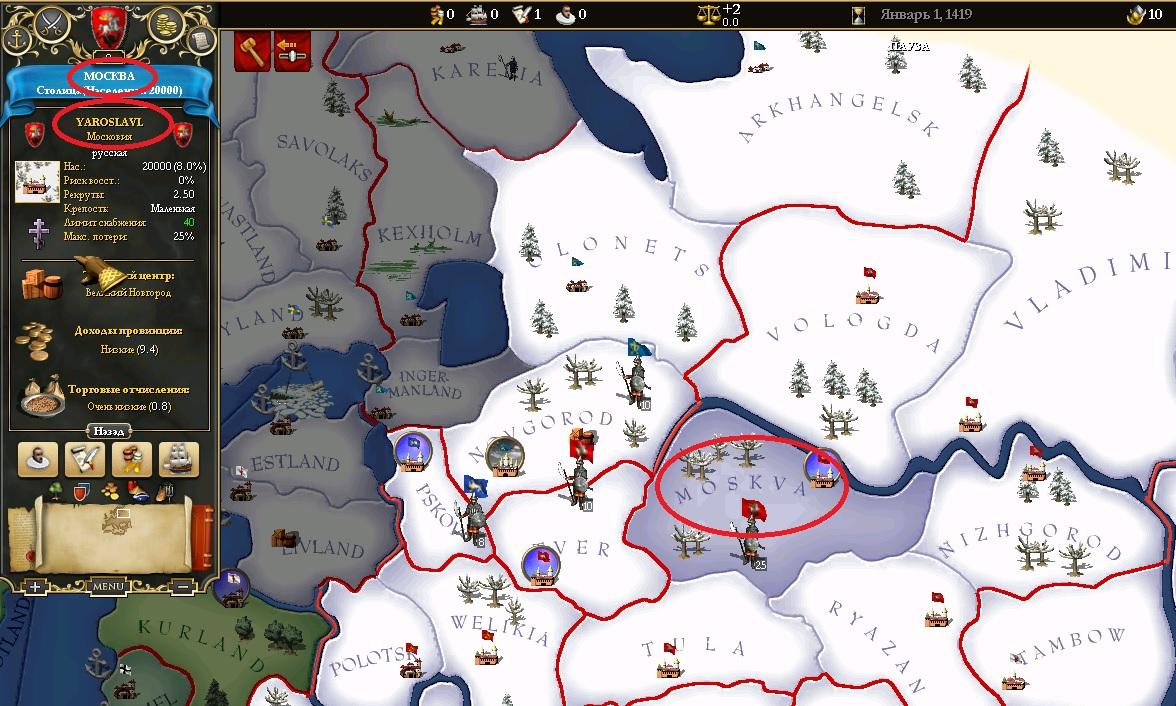Zoom out with the minus button

[186, 587]
